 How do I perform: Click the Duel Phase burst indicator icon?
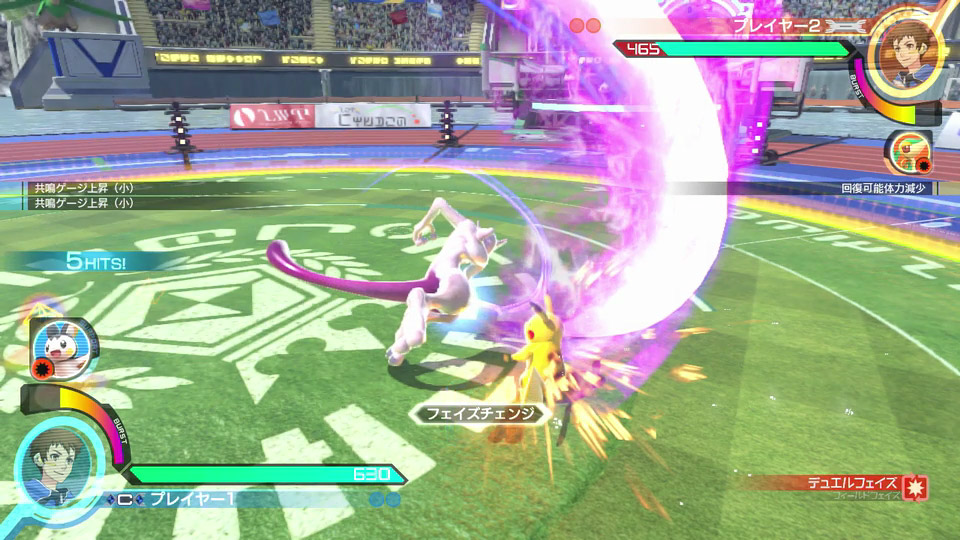[x=915, y=487]
